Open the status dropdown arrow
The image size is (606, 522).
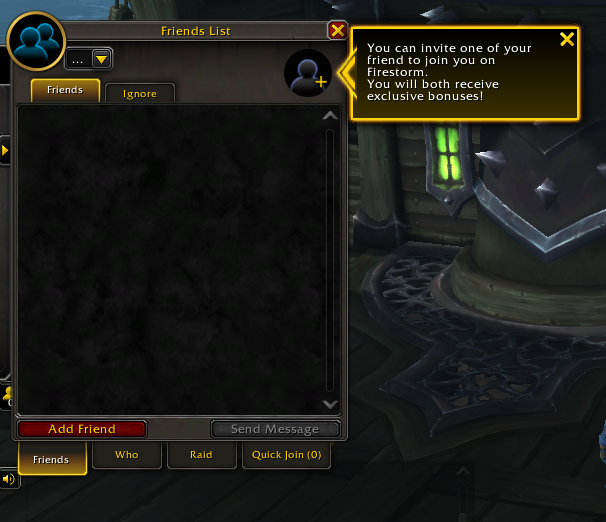pos(101,60)
